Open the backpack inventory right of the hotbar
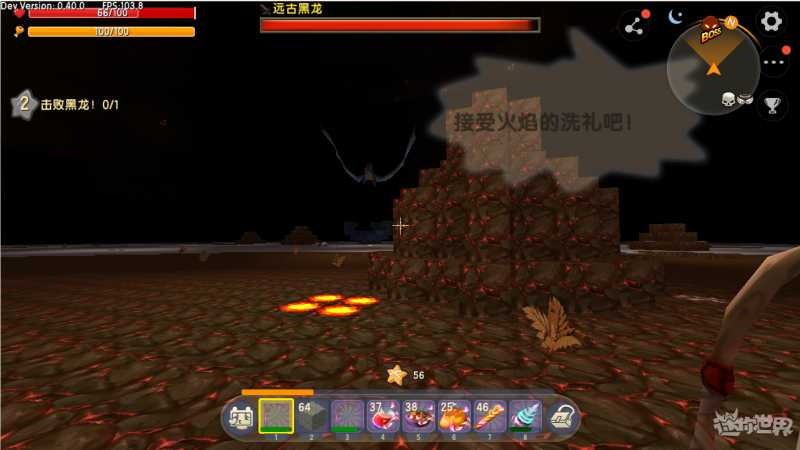This screenshot has height=450, width=800. click(x=561, y=418)
